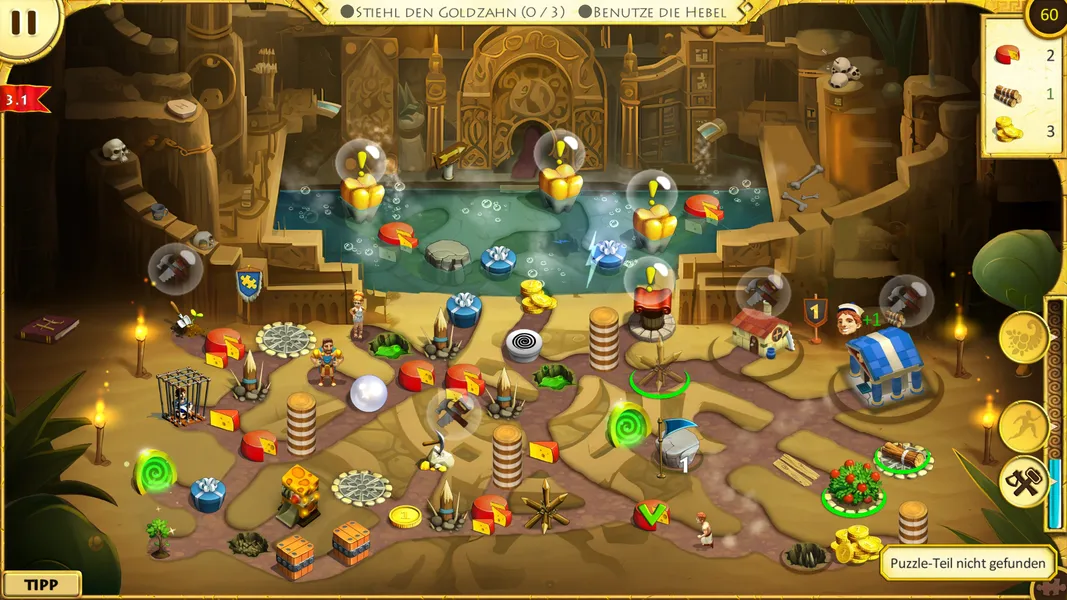The width and height of the screenshot is (1067, 600).
Task: Click the red 3.1 level flag
Action: tap(24, 99)
